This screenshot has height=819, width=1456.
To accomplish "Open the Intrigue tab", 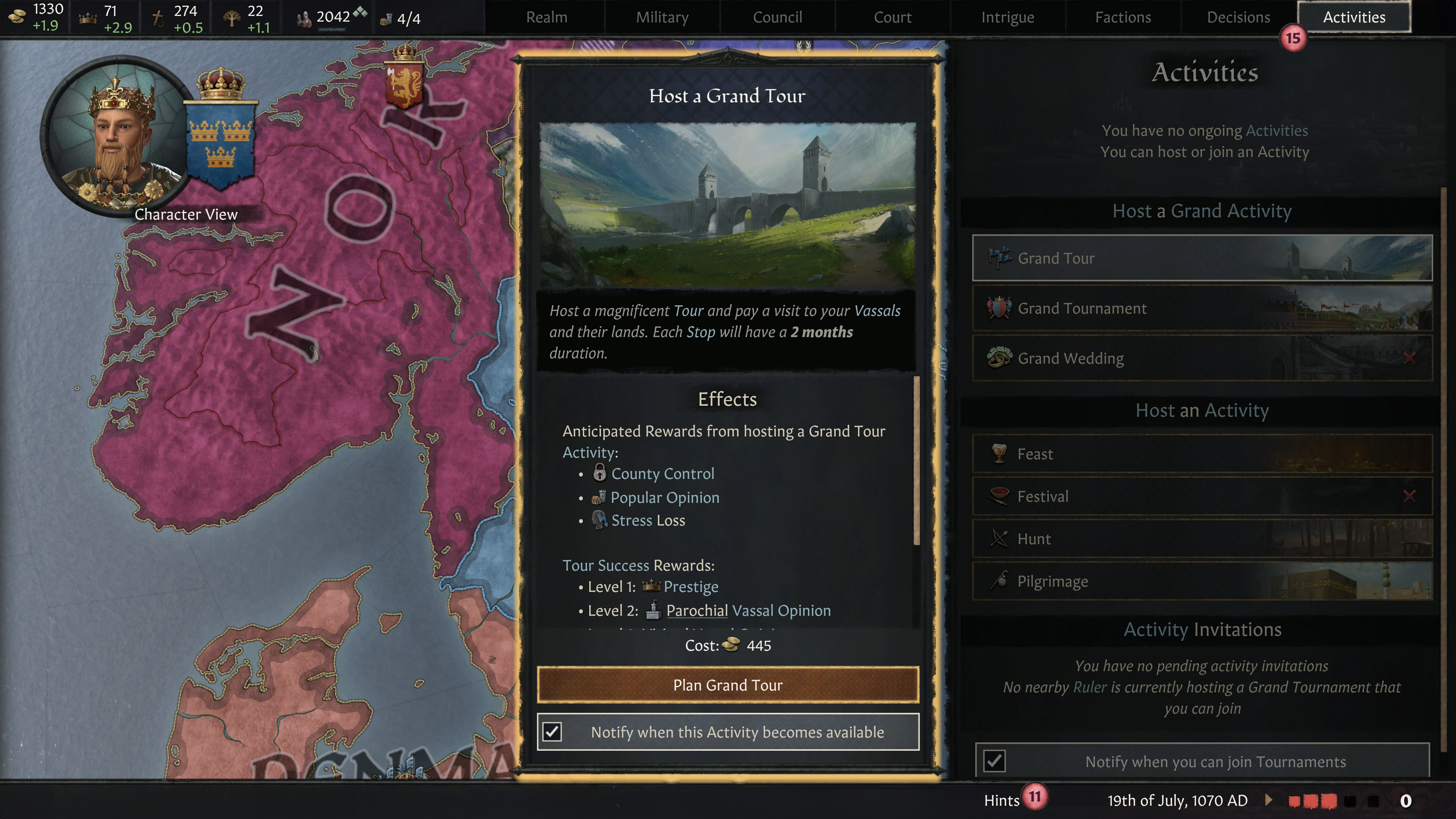I will tap(1007, 17).
